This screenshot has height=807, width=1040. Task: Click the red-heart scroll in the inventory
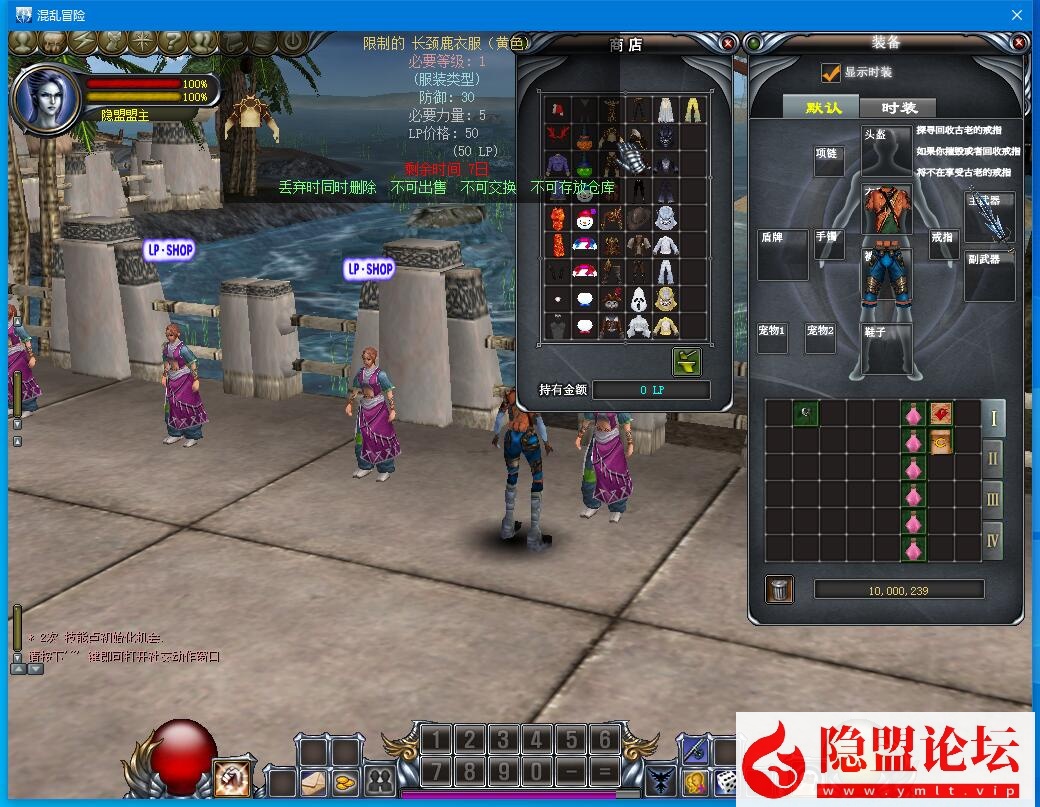pyautogui.click(x=940, y=413)
